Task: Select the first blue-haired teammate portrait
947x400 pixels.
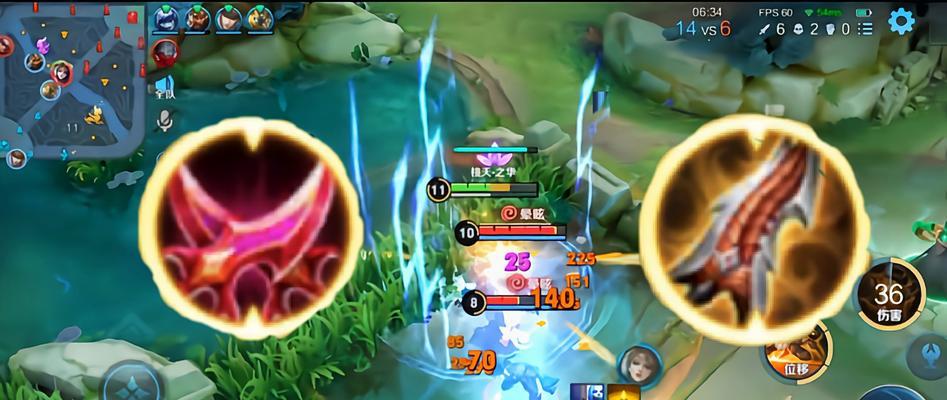Action: pos(165,18)
